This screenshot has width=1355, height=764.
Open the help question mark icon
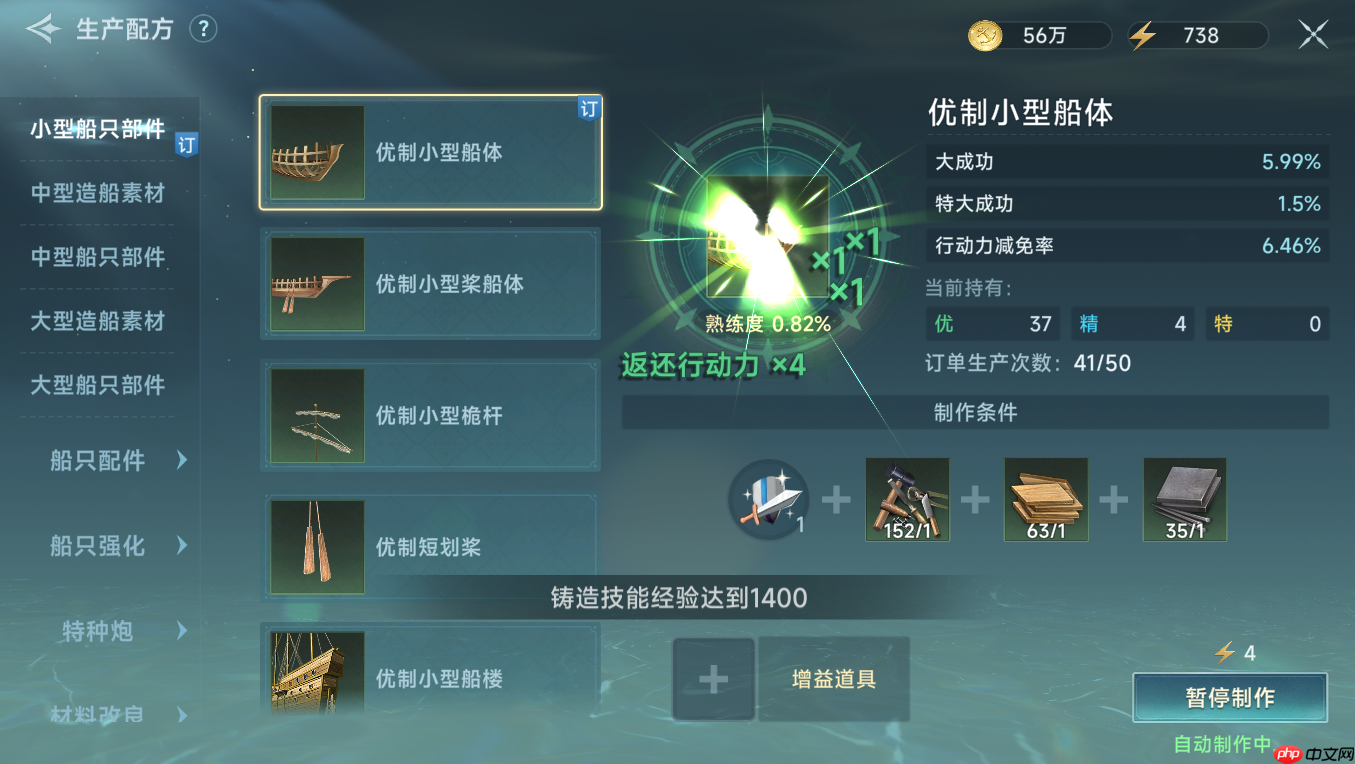click(203, 29)
